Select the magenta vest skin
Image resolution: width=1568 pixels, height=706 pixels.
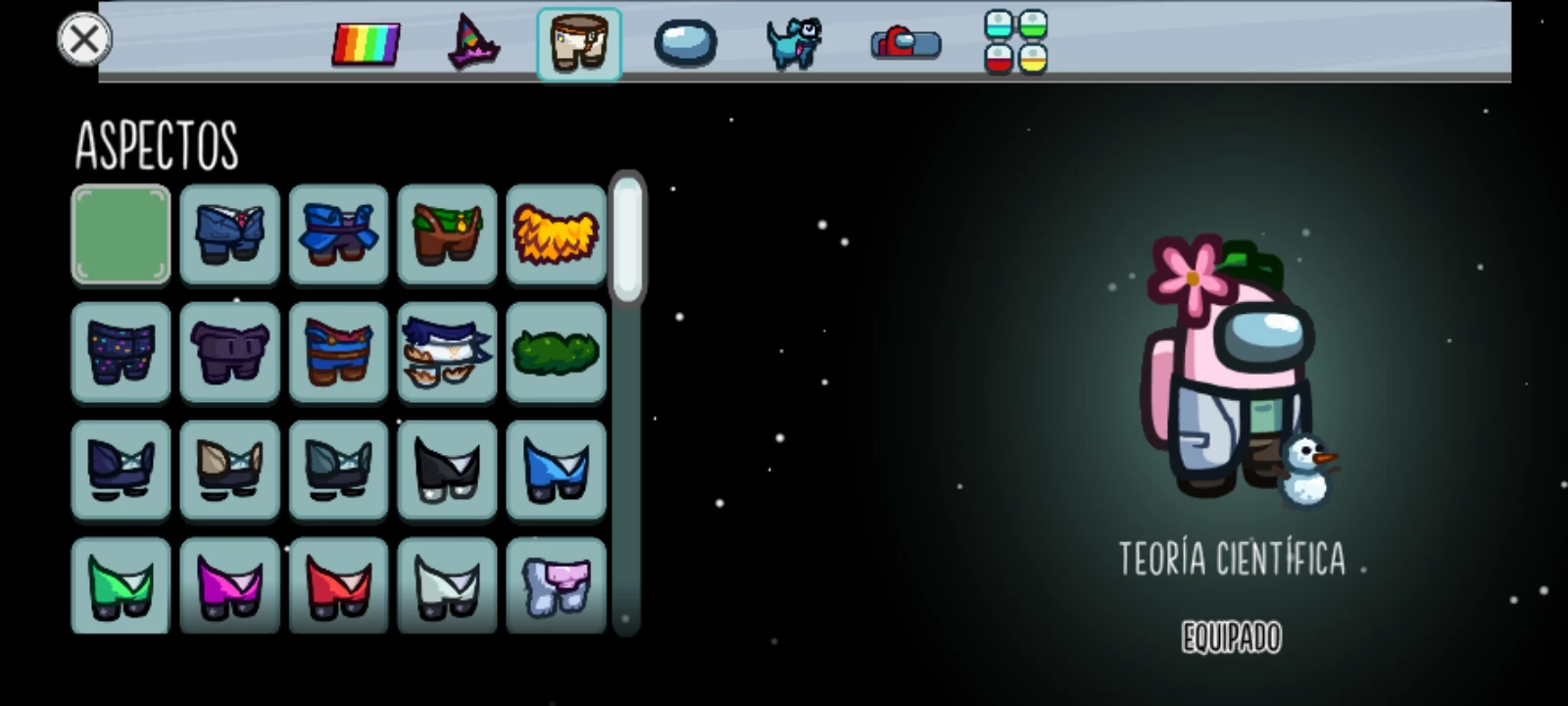pos(230,586)
